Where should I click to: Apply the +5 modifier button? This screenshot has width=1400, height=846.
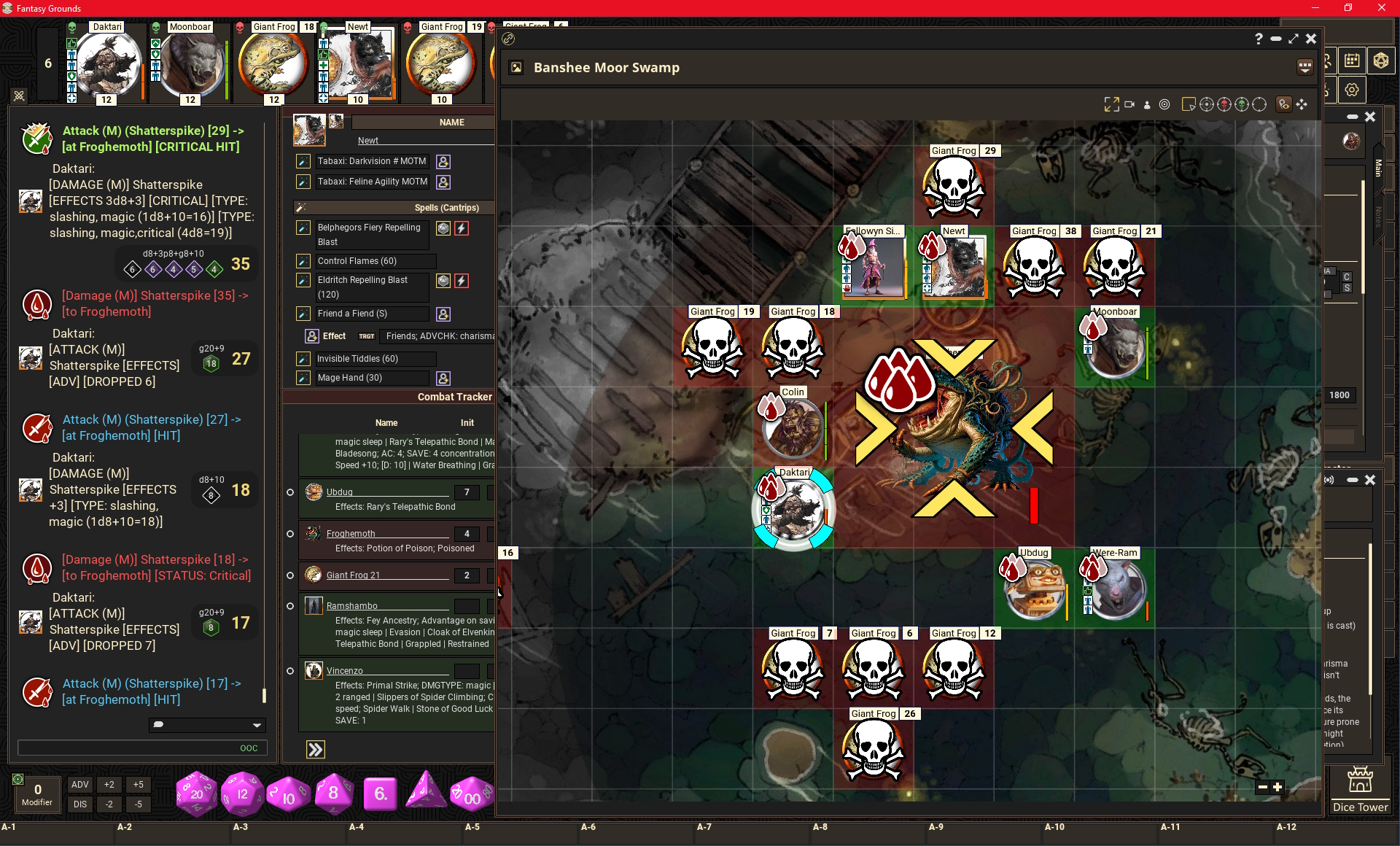138,785
